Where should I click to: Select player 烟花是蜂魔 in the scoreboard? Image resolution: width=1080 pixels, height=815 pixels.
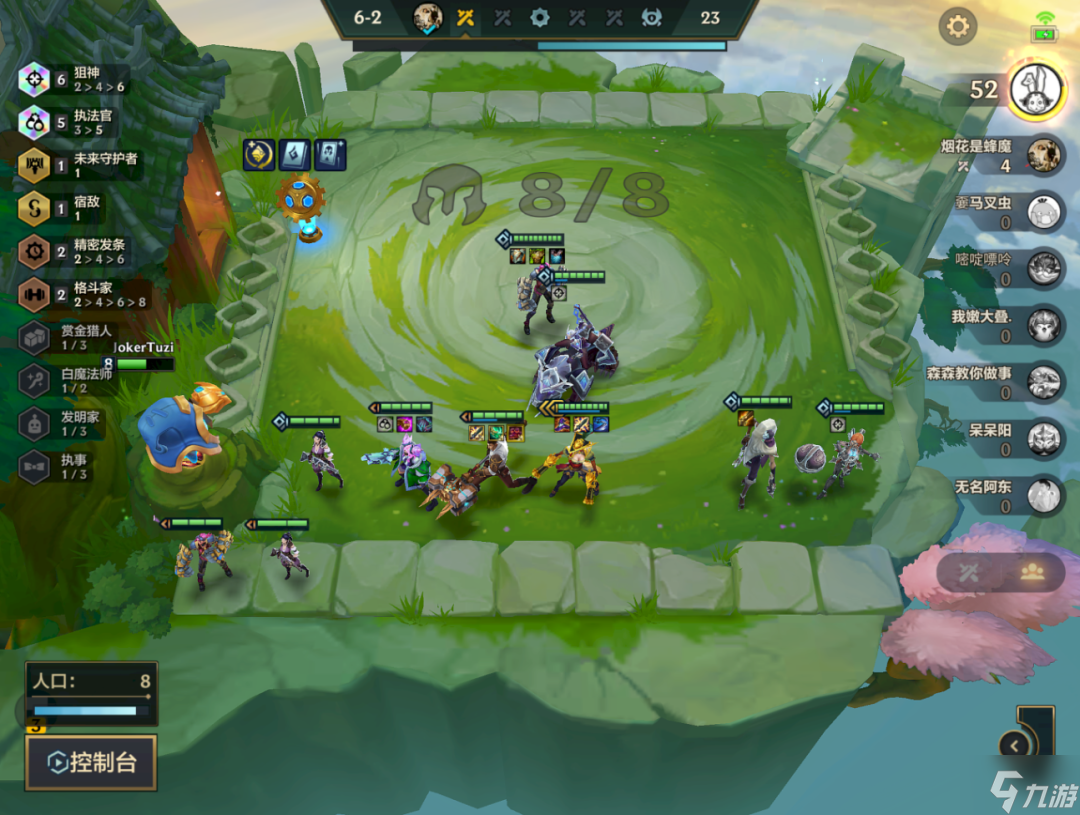point(1044,154)
